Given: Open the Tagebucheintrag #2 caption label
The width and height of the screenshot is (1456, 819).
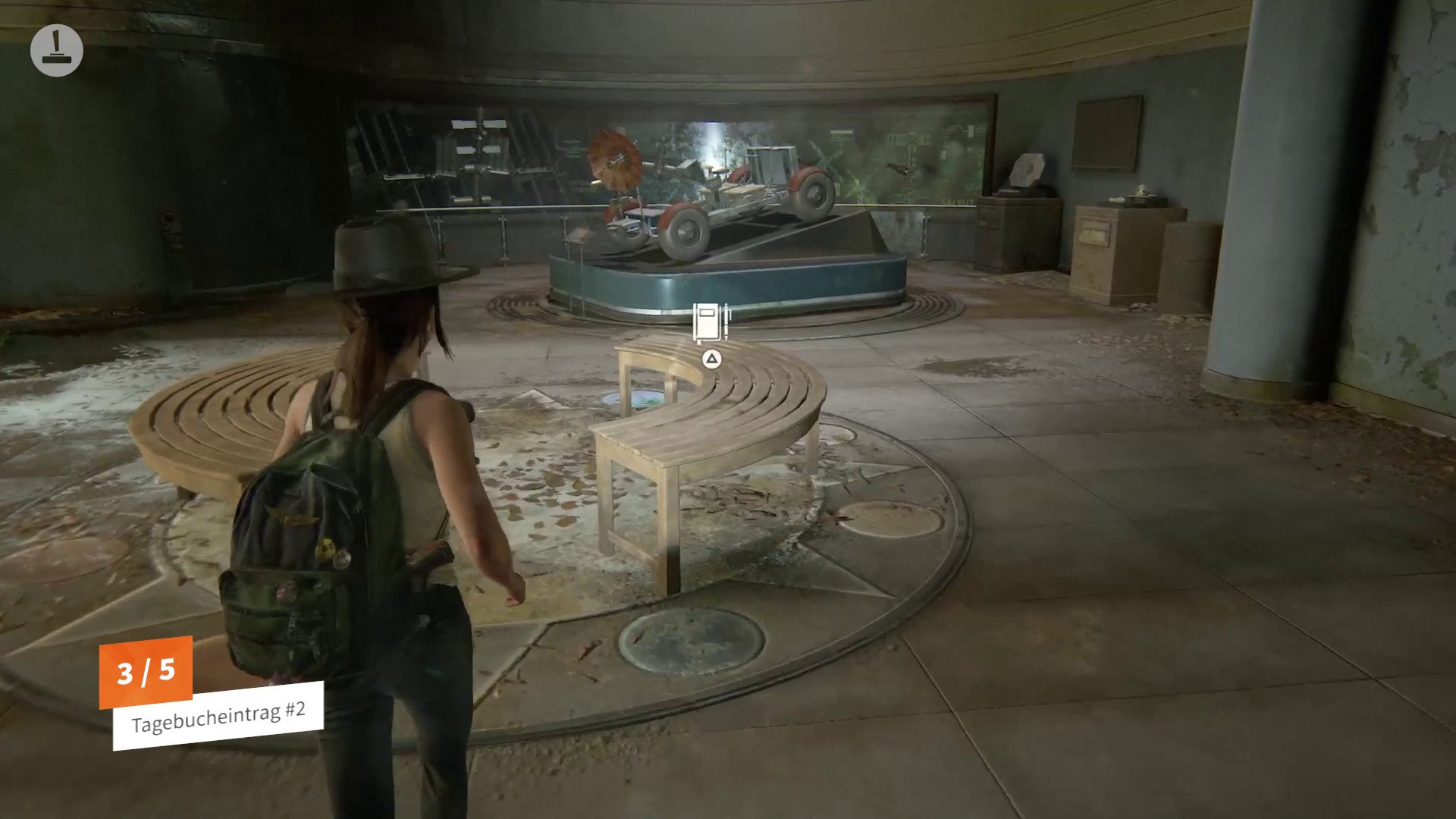Looking at the screenshot, I should (x=218, y=715).
